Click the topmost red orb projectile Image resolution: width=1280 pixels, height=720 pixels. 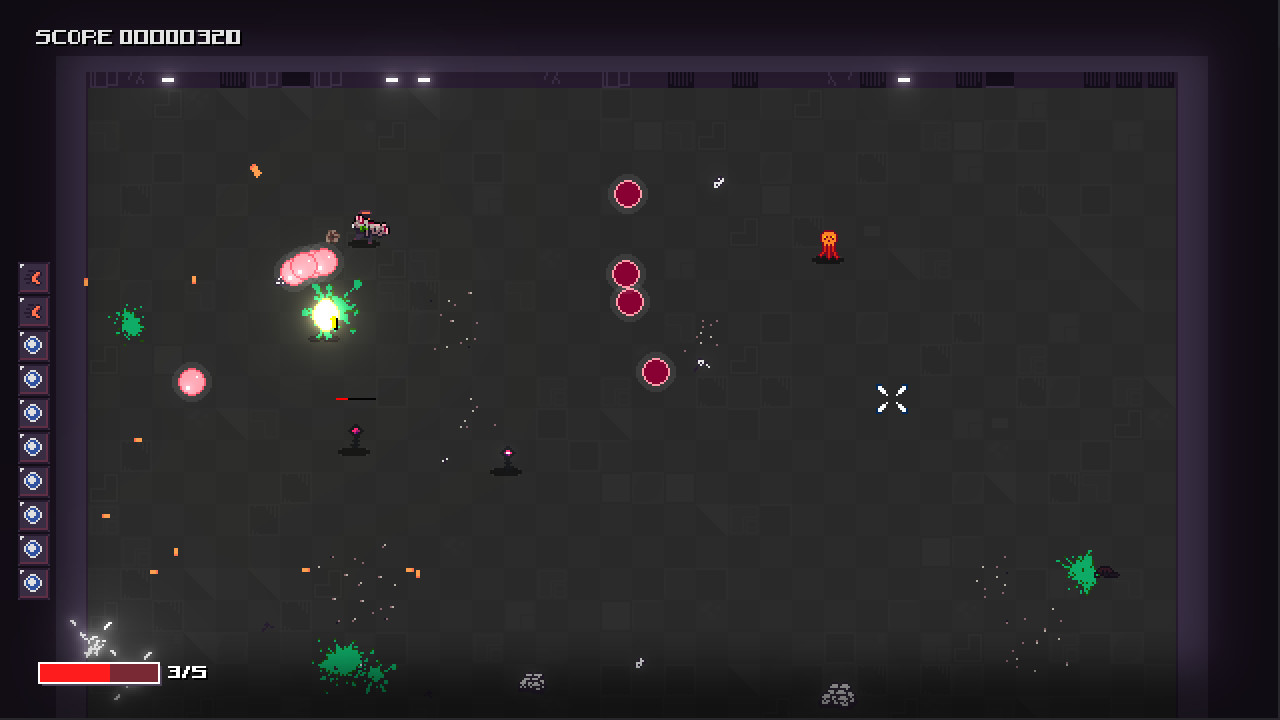coord(628,195)
